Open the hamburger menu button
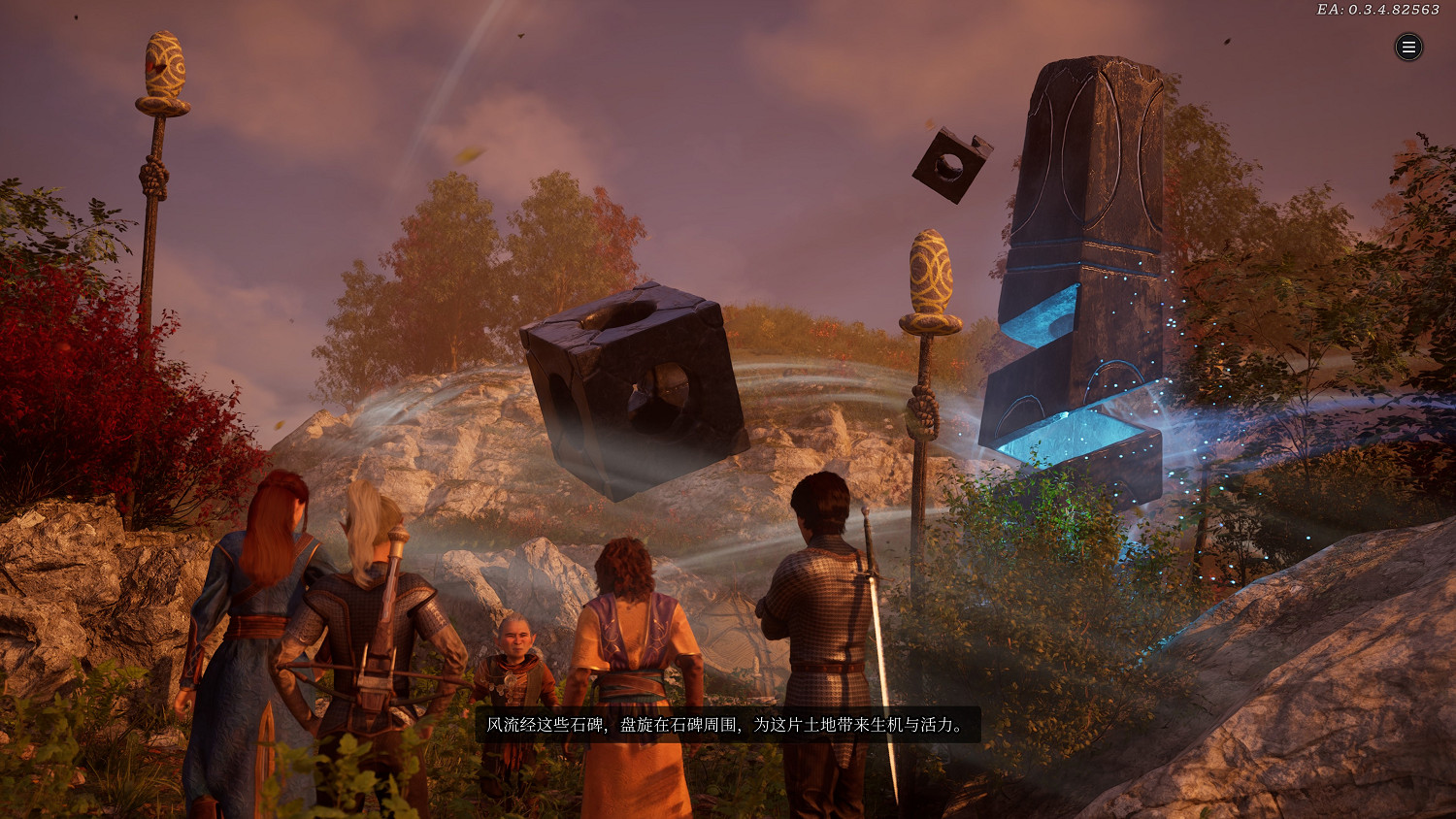This screenshot has height=819, width=1456. click(x=1408, y=47)
